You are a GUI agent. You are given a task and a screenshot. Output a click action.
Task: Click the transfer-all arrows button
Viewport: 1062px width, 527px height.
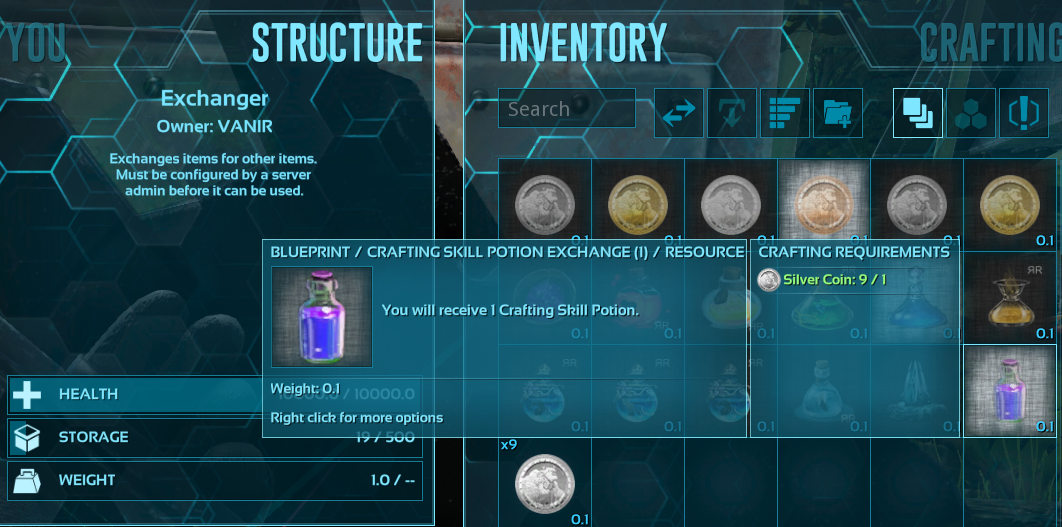tap(679, 112)
